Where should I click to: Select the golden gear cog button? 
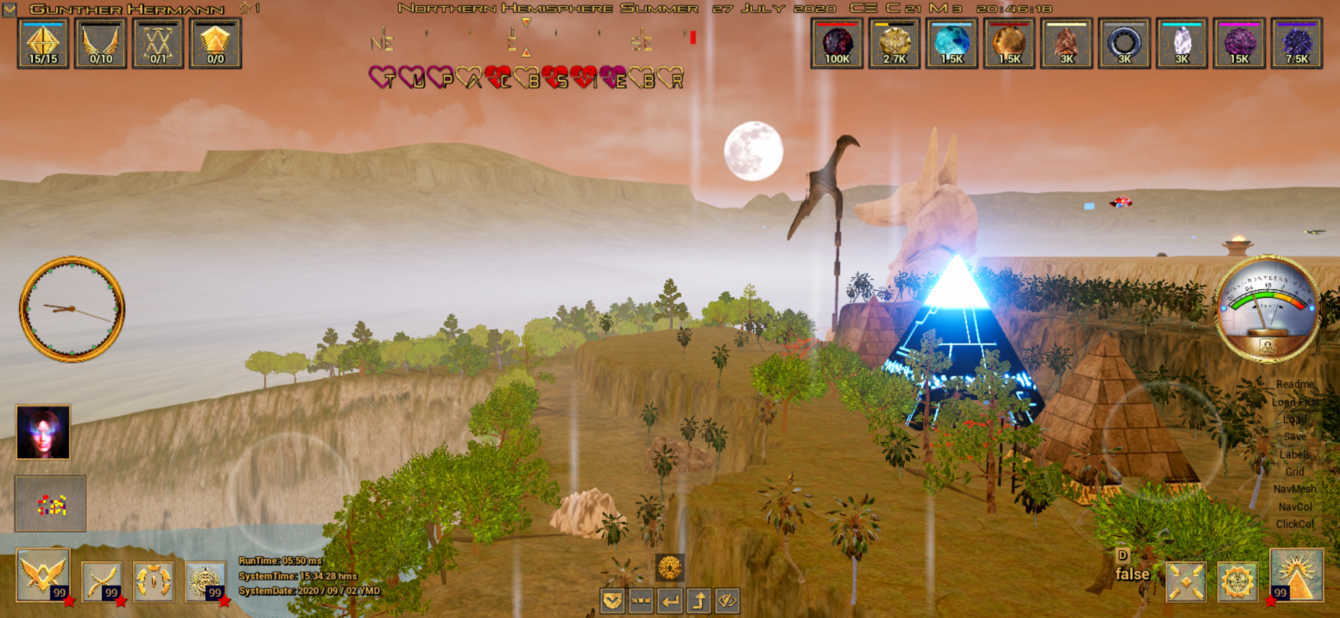point(1237,581)
